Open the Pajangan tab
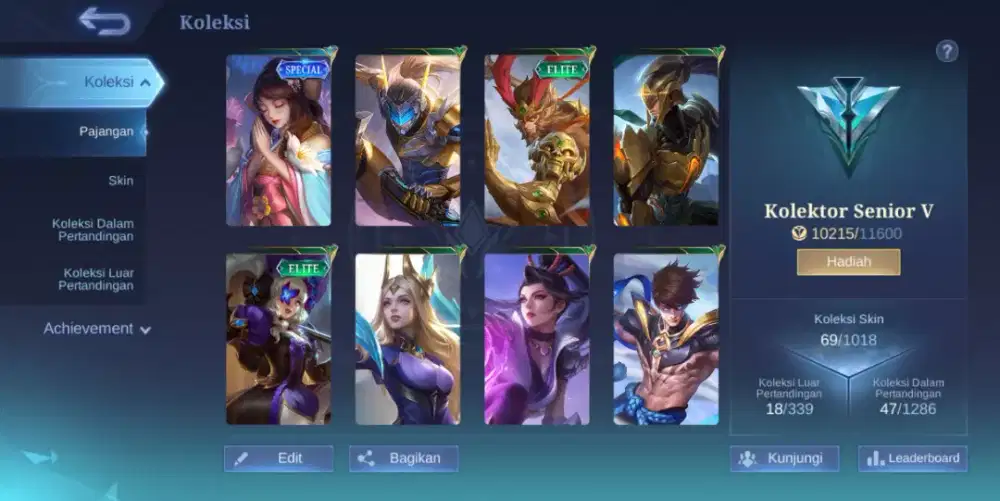 coord(106,131)
